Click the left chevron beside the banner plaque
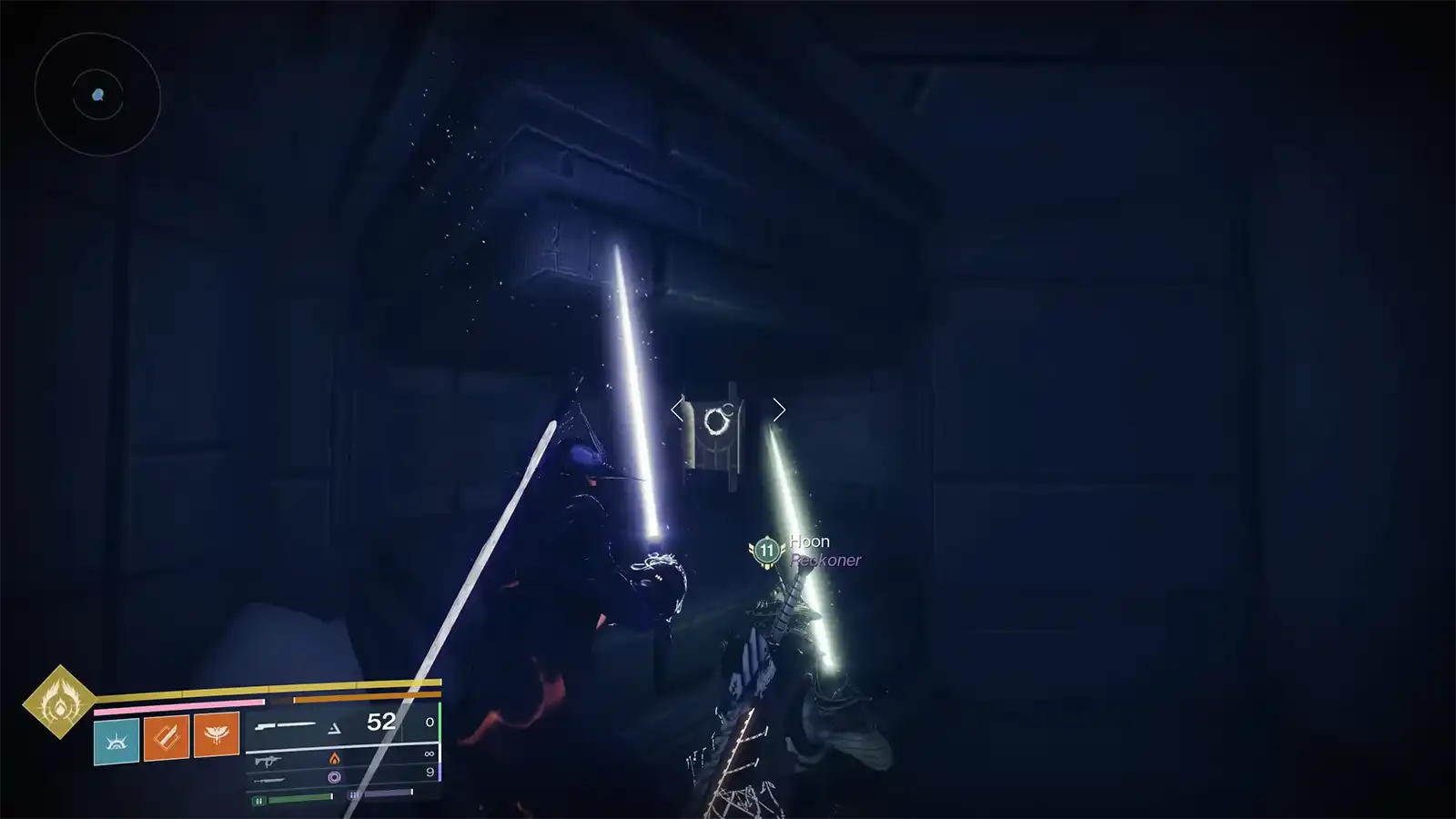Screen dimensions: 1456x819 [675, 409]
